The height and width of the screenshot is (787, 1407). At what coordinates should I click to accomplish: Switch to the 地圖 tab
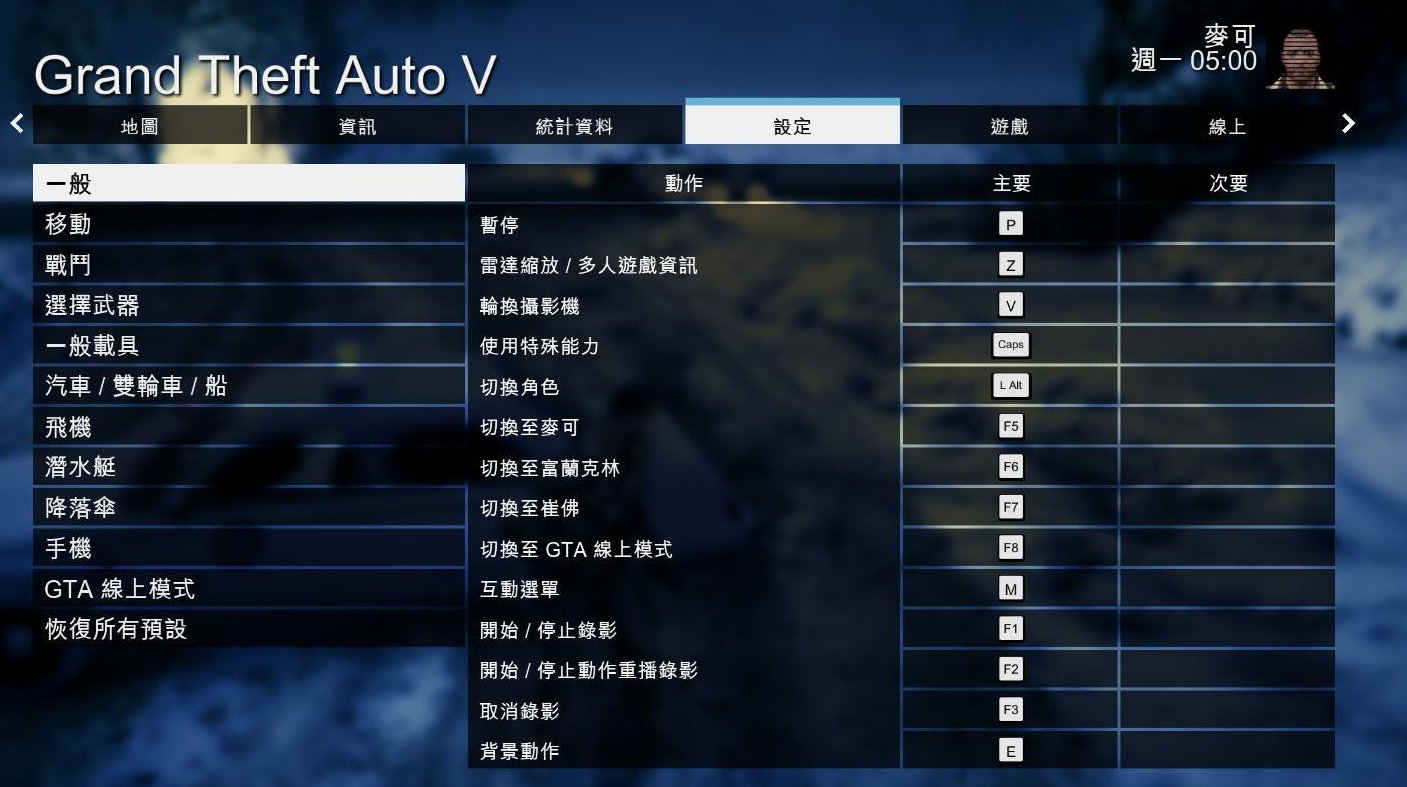click(140, 126)
